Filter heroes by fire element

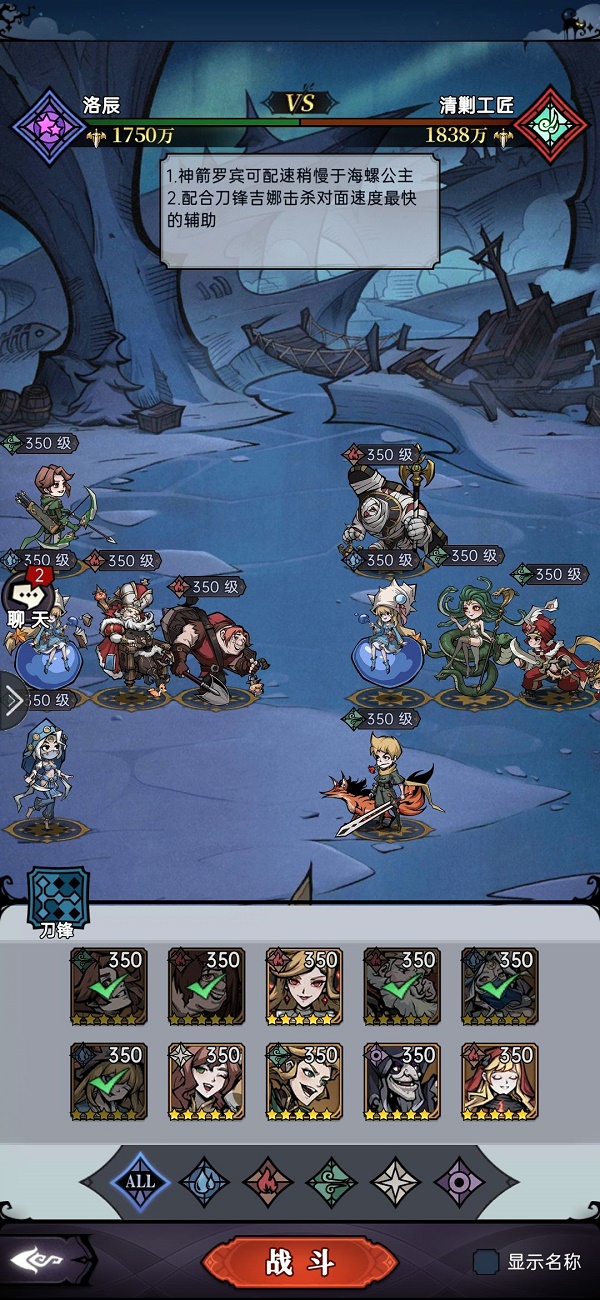(268, 1181)
